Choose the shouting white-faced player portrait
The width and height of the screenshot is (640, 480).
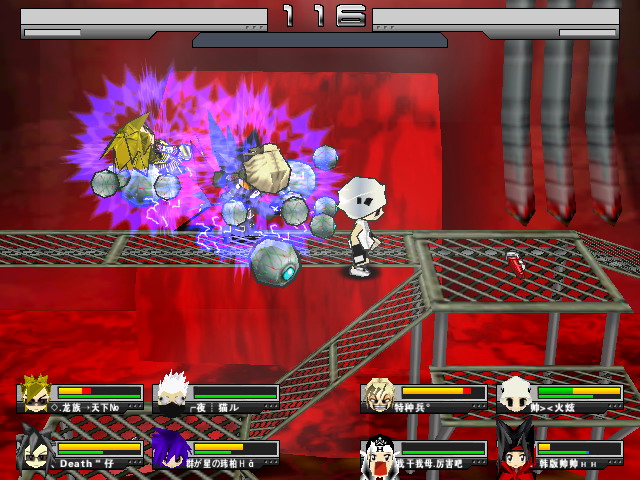380,451
